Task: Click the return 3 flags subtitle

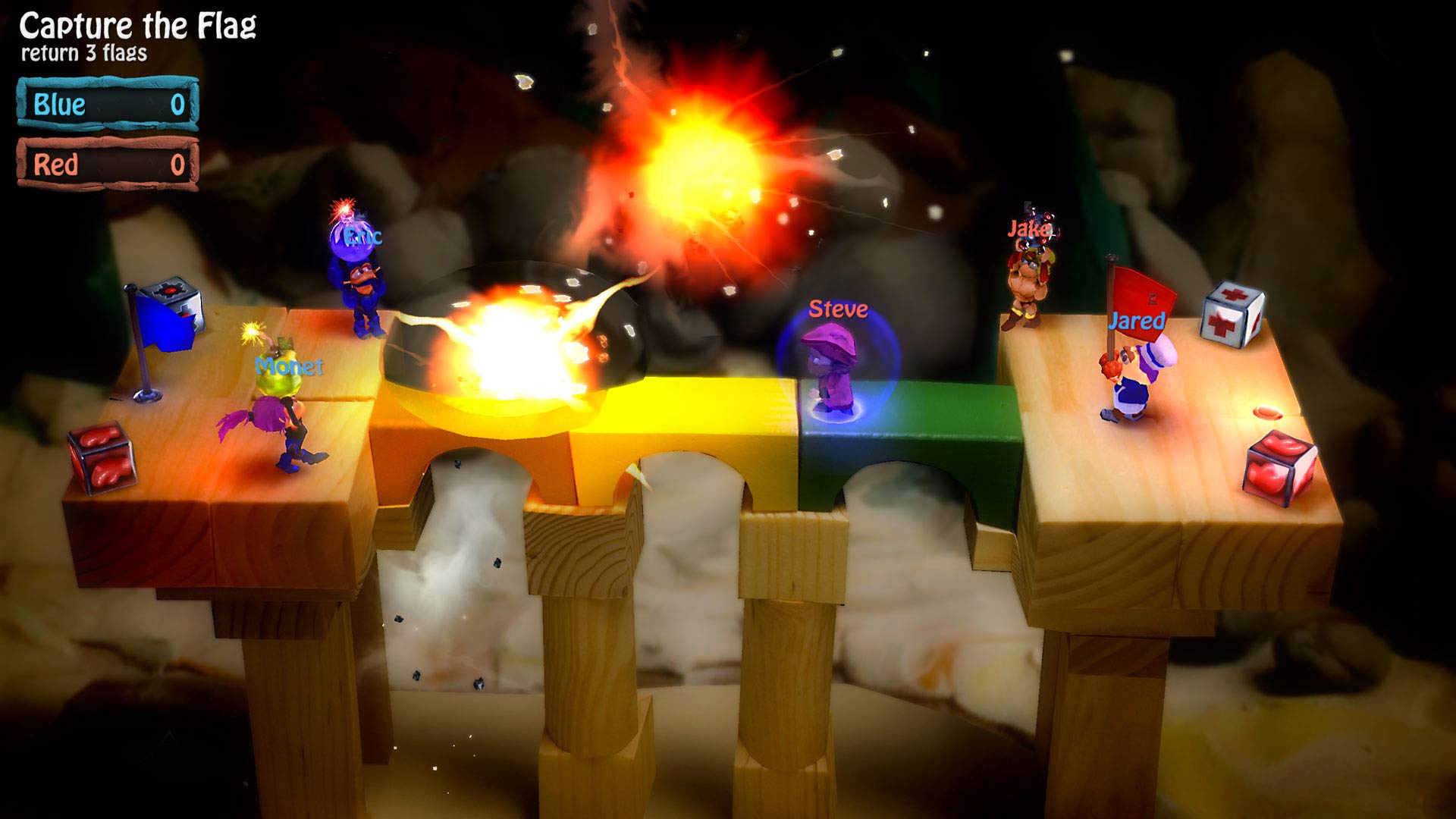Action: (x=83, y=54)
